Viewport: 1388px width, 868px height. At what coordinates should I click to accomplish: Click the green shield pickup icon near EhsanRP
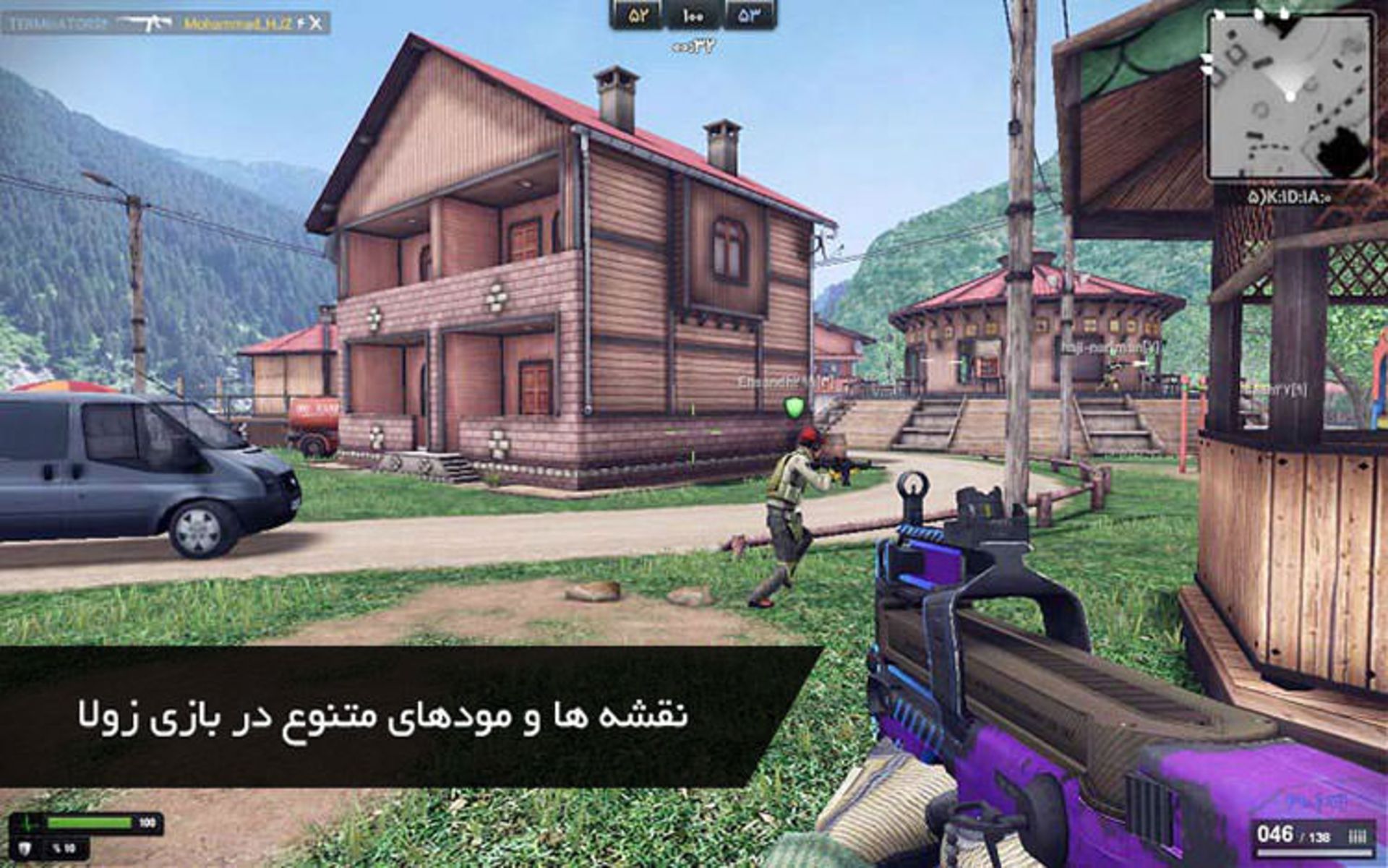[x=793, y=407]
